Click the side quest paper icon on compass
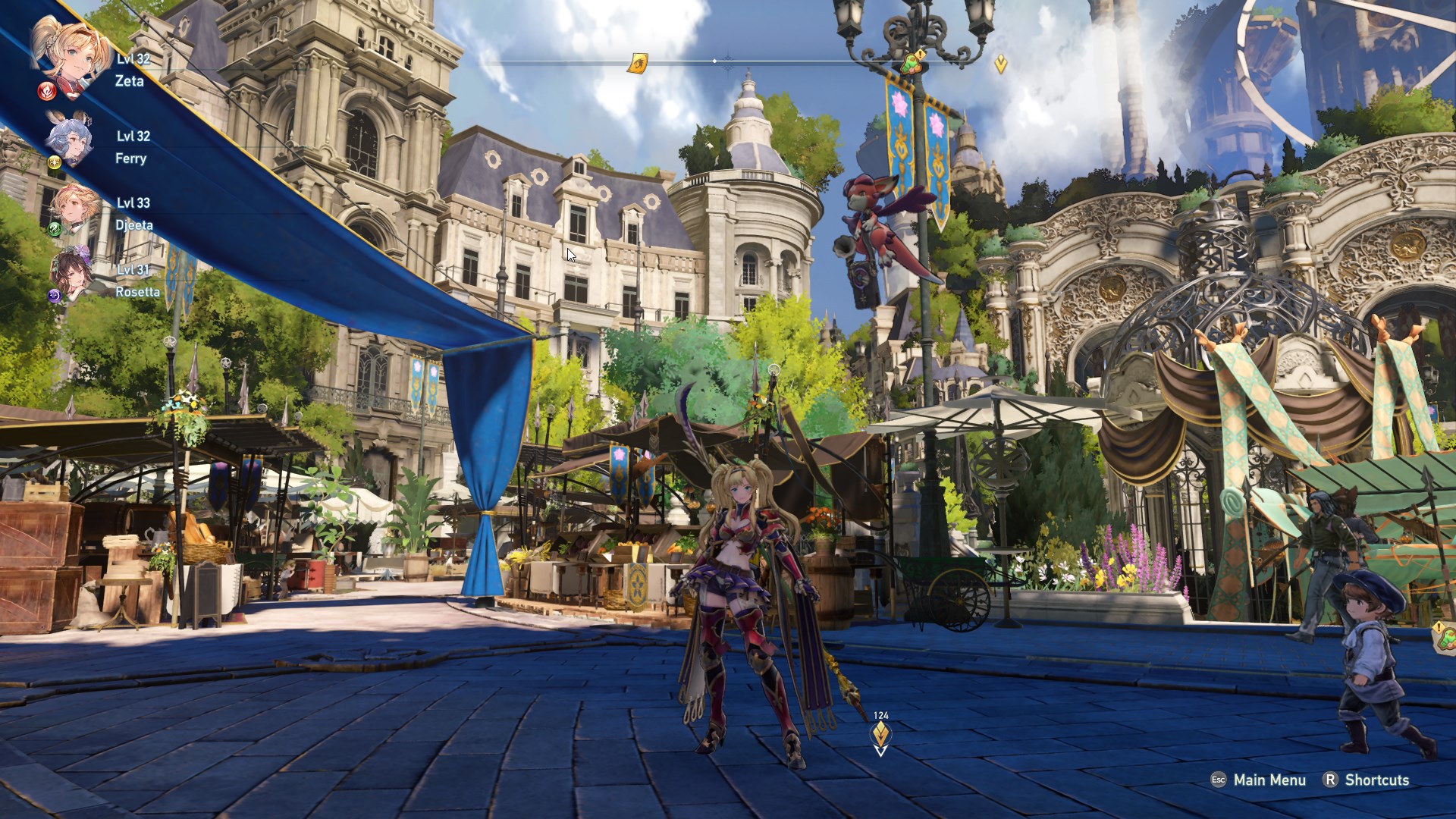The image size is (1456, 819). point(639,62)
